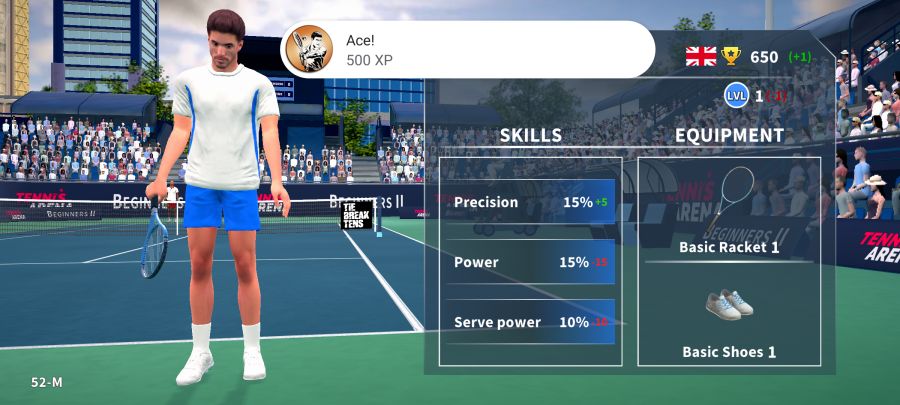Click the gold trophy icon
Screen dimensions: 900x405
point(731,56)
